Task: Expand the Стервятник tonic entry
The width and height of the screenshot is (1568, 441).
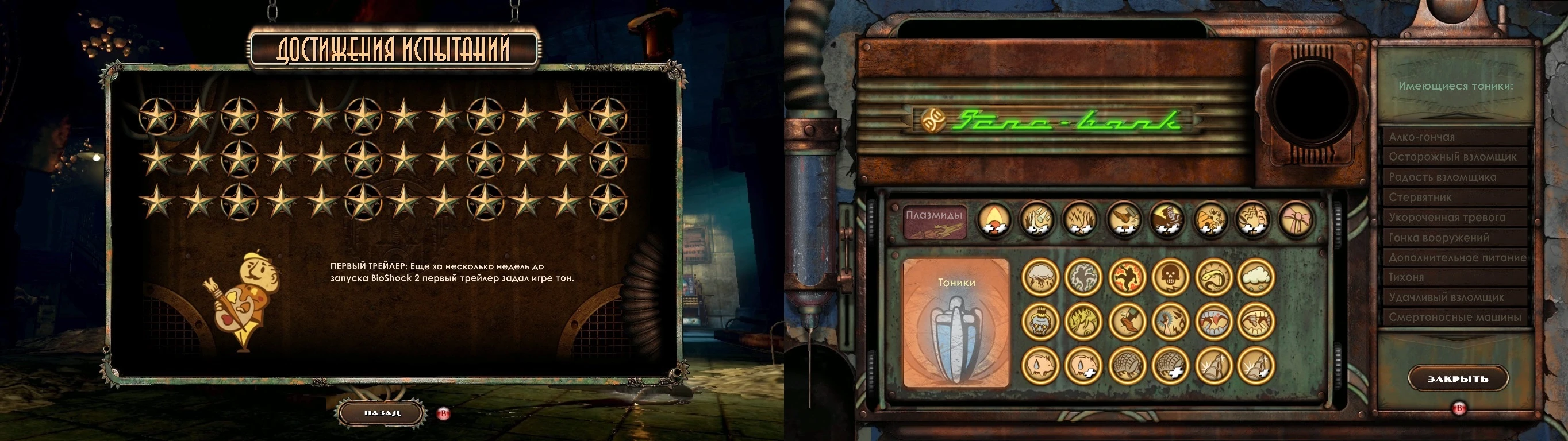Action: click(1455, 197)
